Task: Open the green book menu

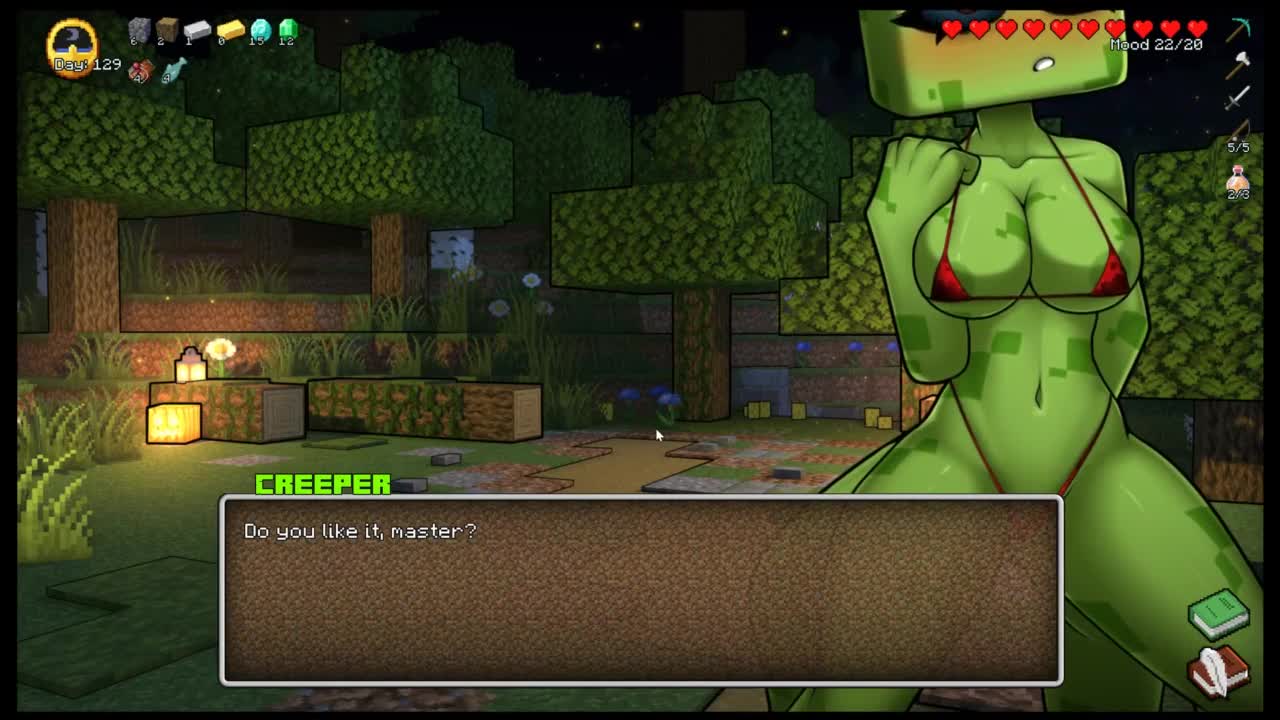Action: (1218, 613)
